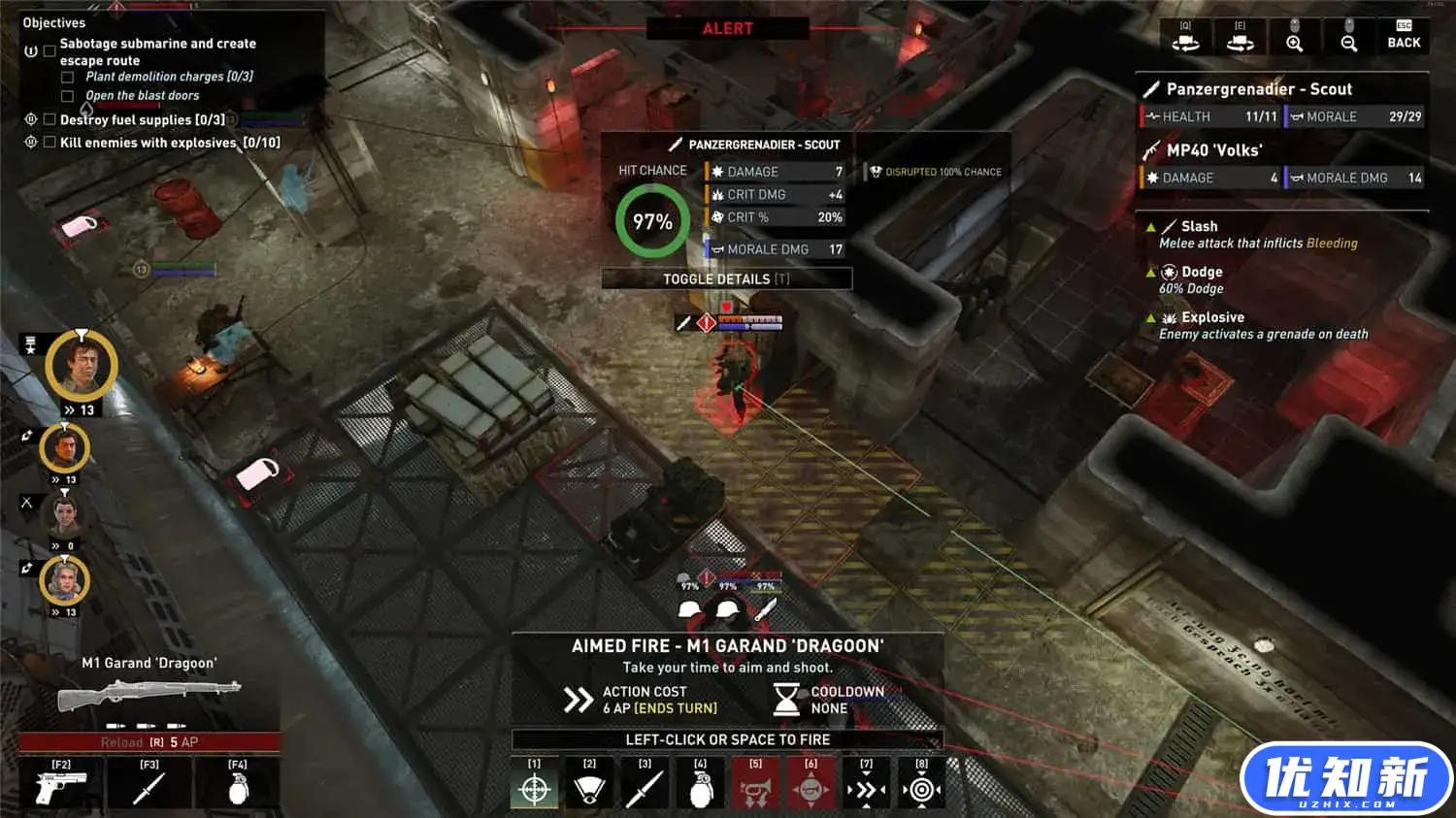Screen dimensions: 1456x818
Task: Select the Aimed Fire crosshair ability
Action: [535, 789]
